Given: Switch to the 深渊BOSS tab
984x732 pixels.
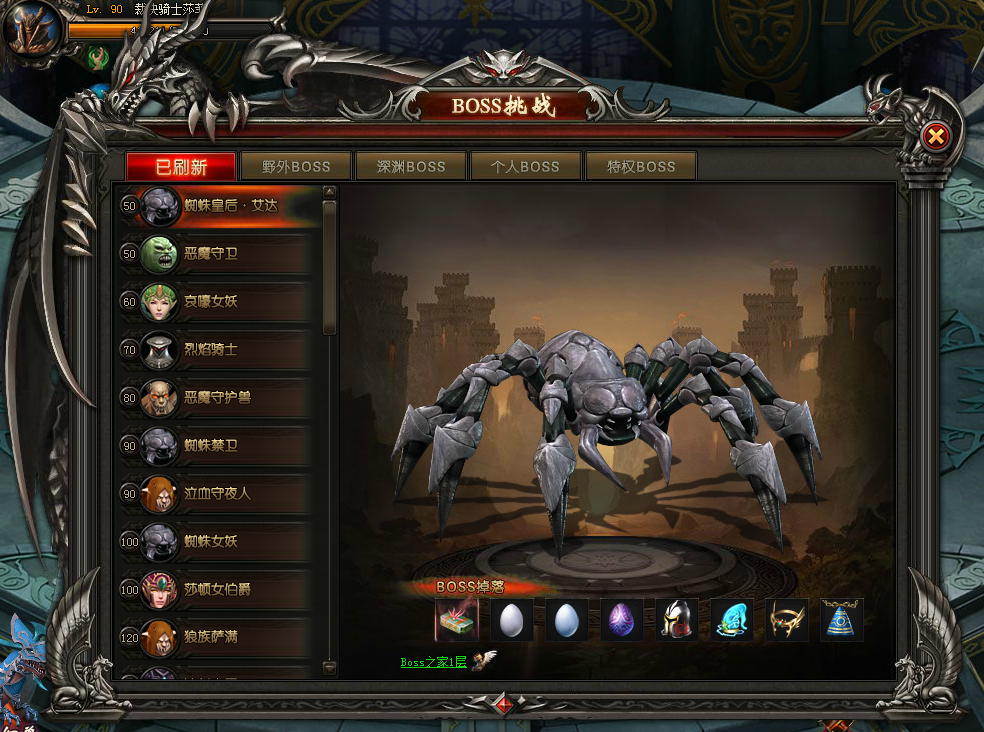Looking at the screenshot, I should click(x=411, y=166).
